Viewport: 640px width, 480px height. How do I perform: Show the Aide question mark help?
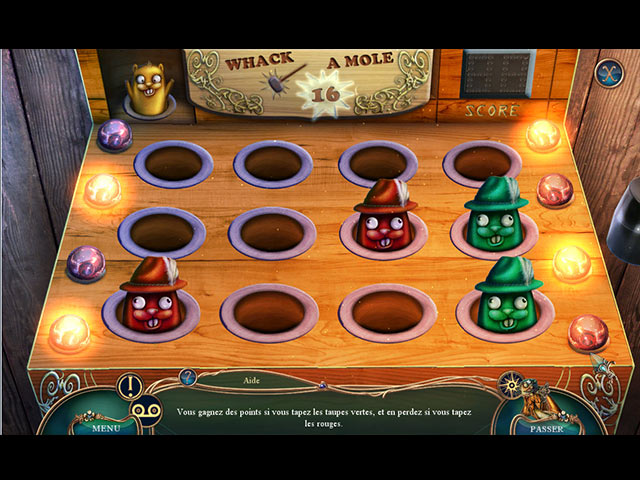(x=187, y=377)
